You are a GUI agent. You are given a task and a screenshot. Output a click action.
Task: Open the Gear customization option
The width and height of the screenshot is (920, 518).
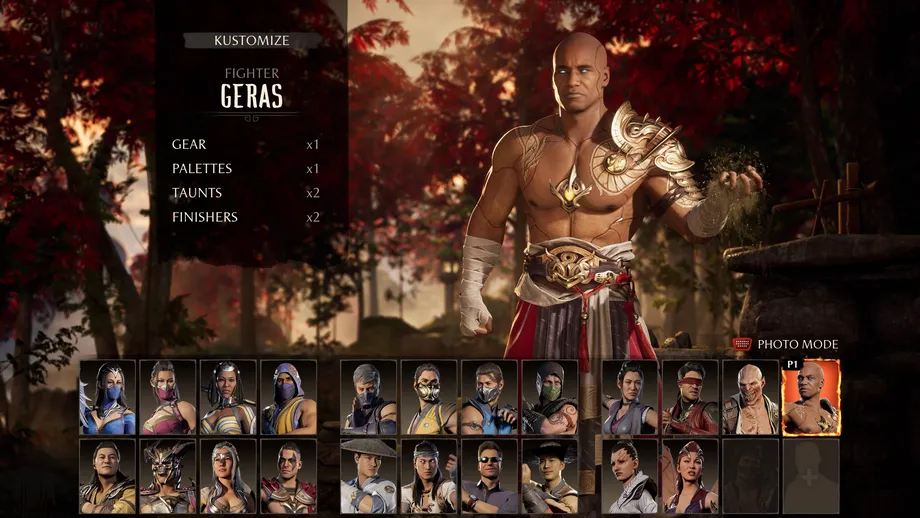[x=190, y=145]
